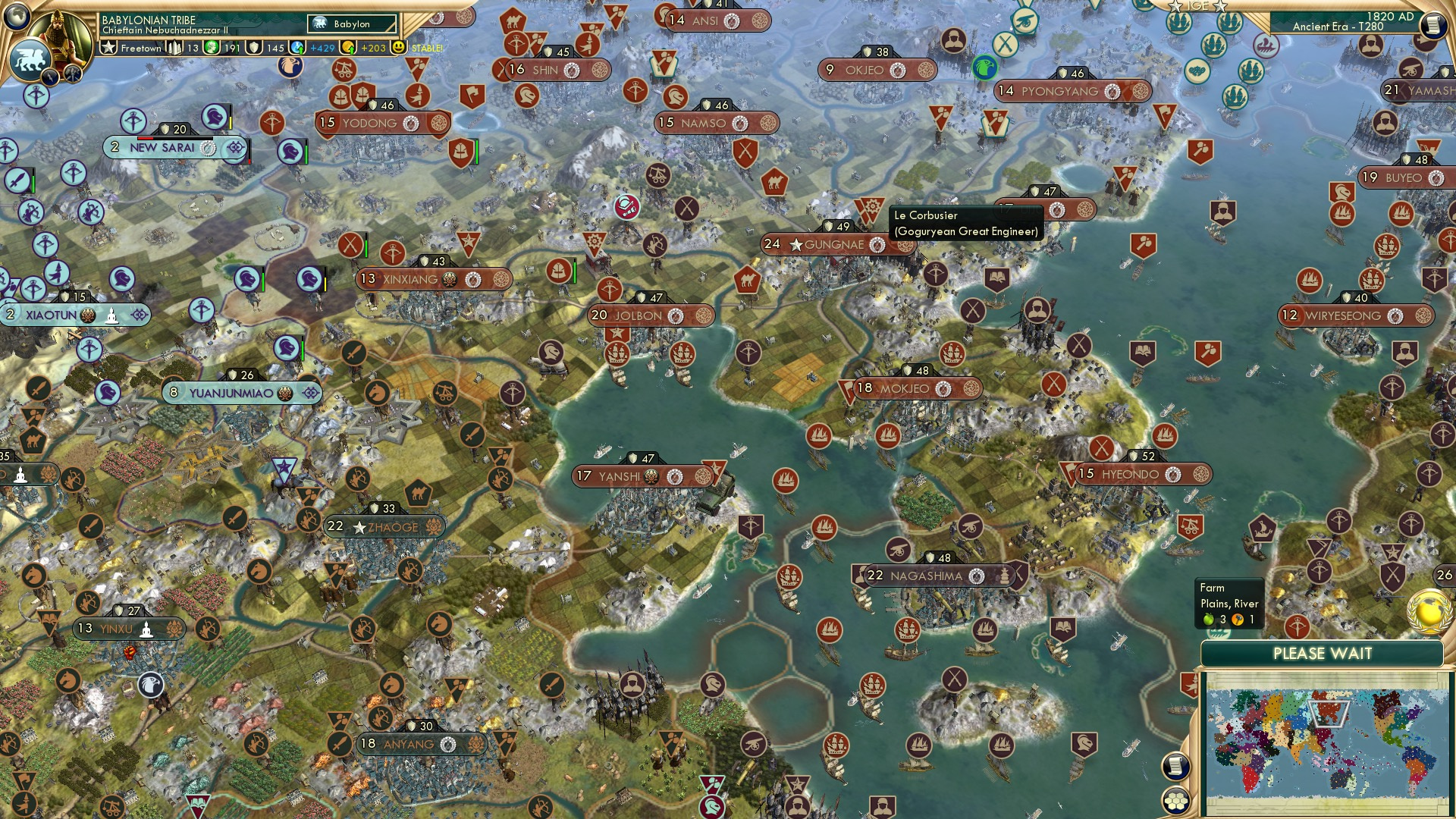Image resolution: width=1456 pixels, height=819 pixels.
Task: Click a star toggle next to the IGE label
Action: [1175, 6]
